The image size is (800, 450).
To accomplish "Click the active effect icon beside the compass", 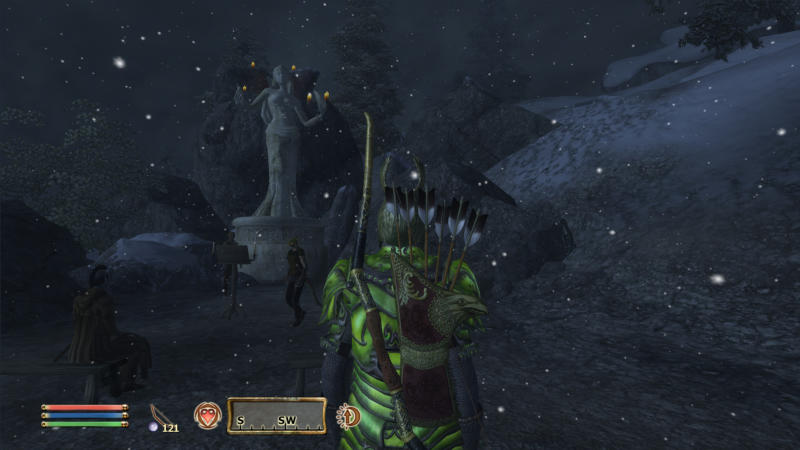I will click(x=349, y=415).
